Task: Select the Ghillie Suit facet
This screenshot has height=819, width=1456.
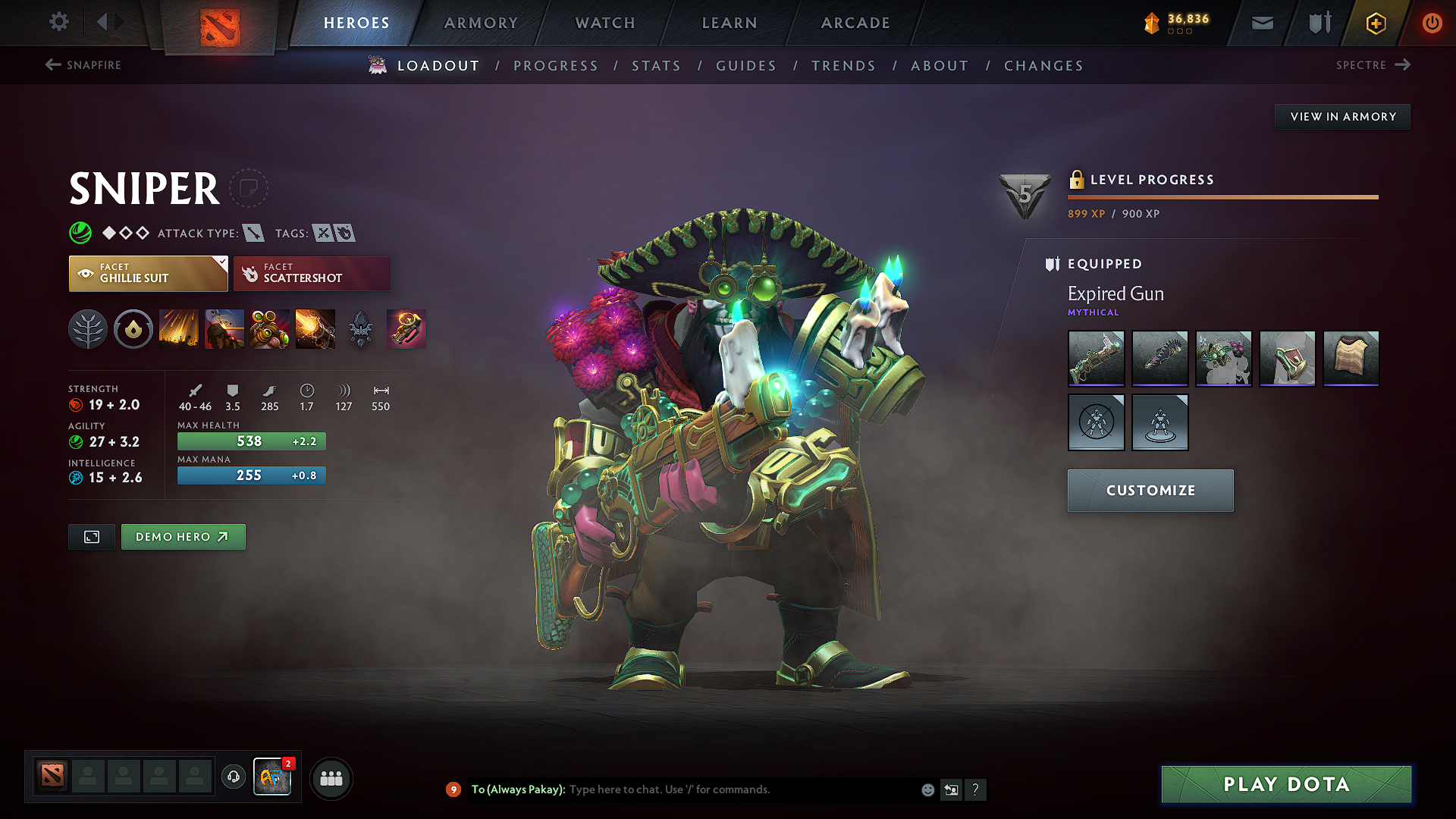Action: [x=148, y=274]
